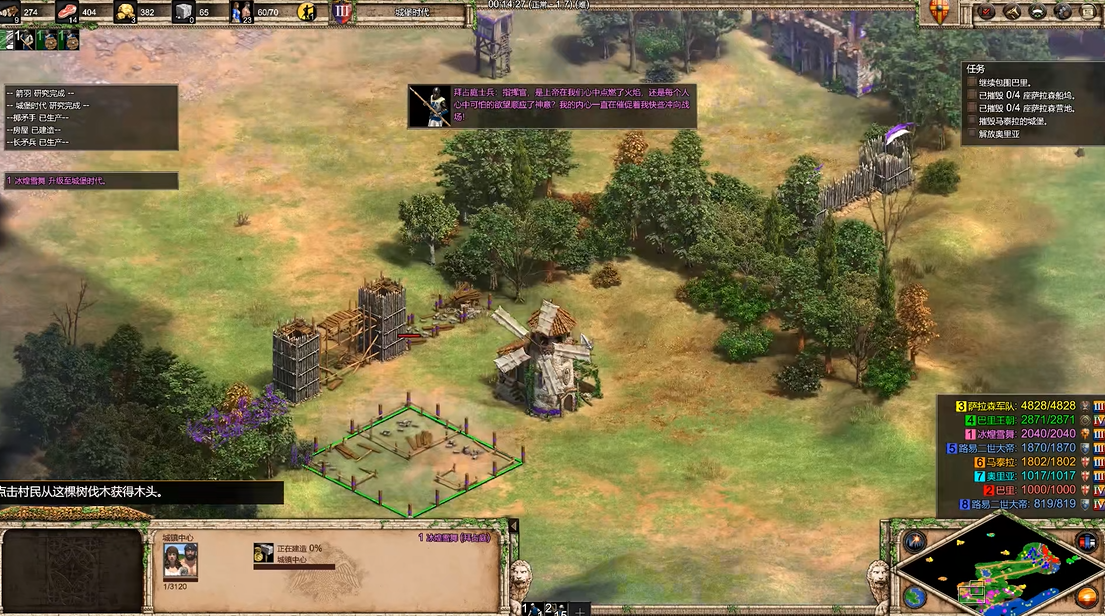Click the orange sunset minimap button
Viewport: 1105px width, 616px height.
click(x=1087, y=599)
